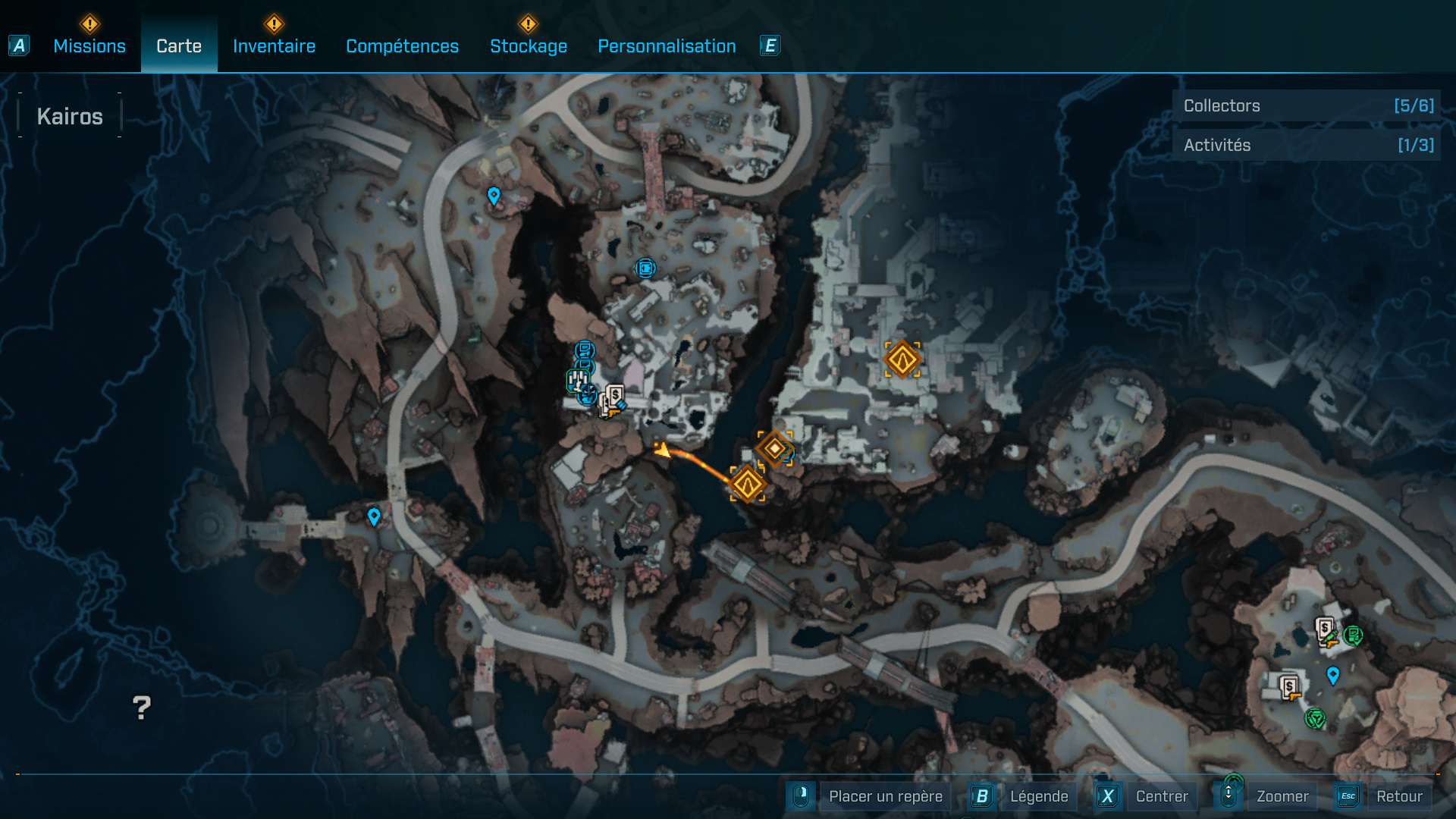Open the Missions tab
Screen dimensions: 1456x819
(89, 45)
